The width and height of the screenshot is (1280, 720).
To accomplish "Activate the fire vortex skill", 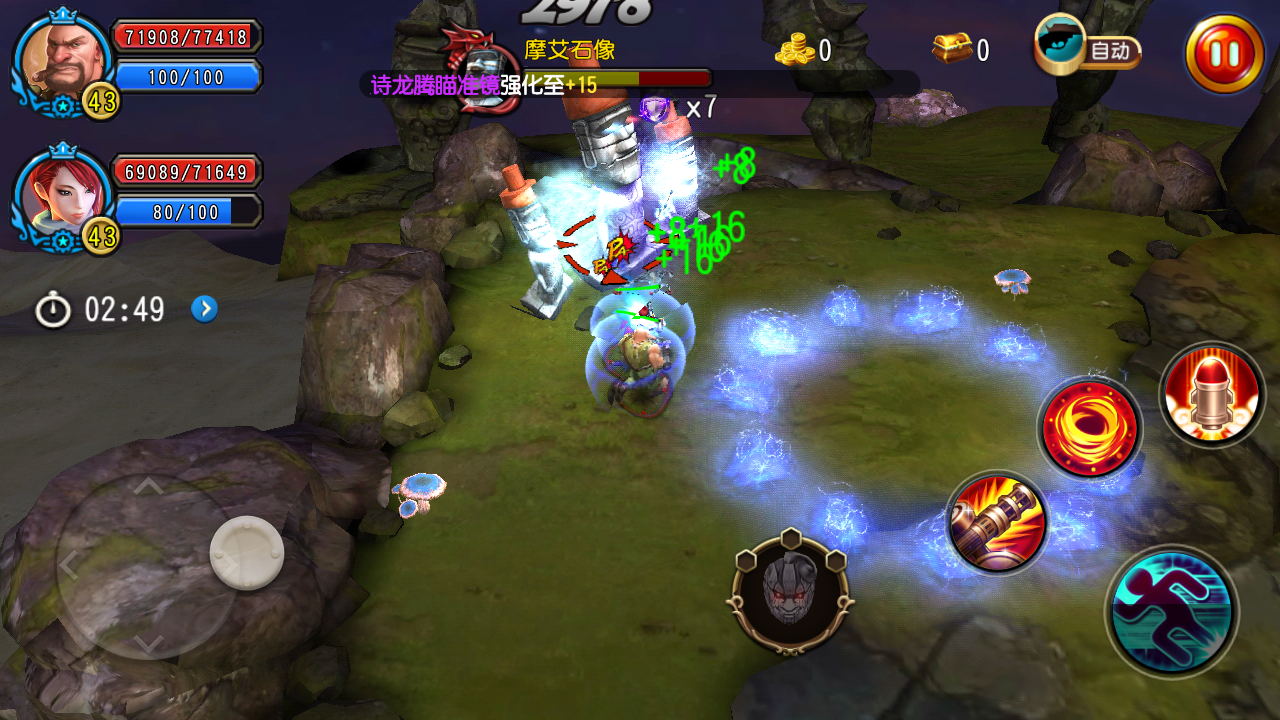I will pos(1090,428).
